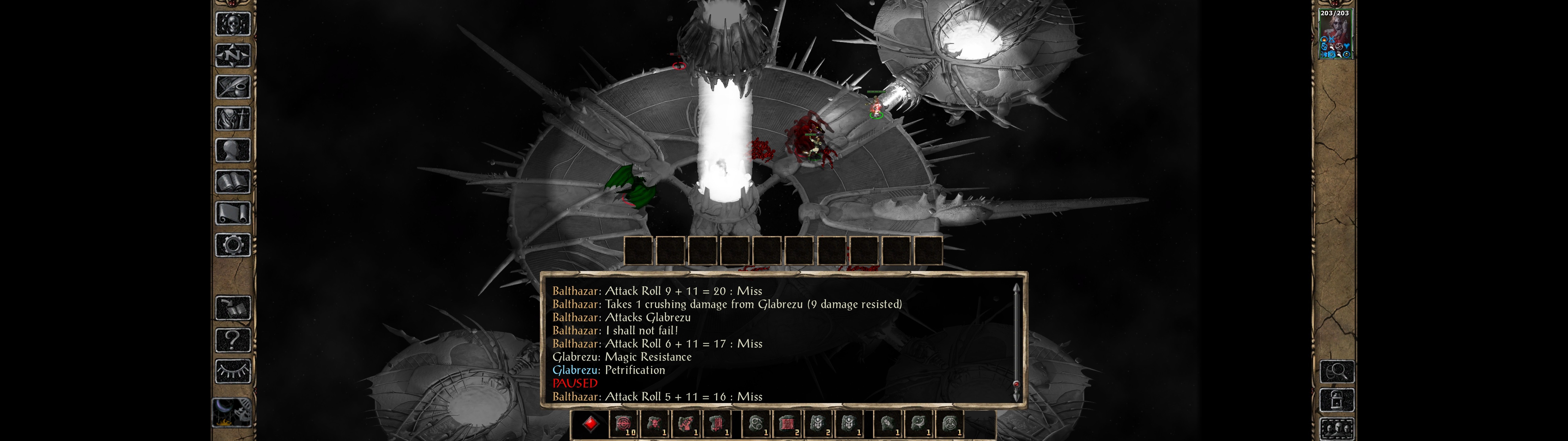
Task: Click the message log scrollbar
Action: (x=1016, y=341)
